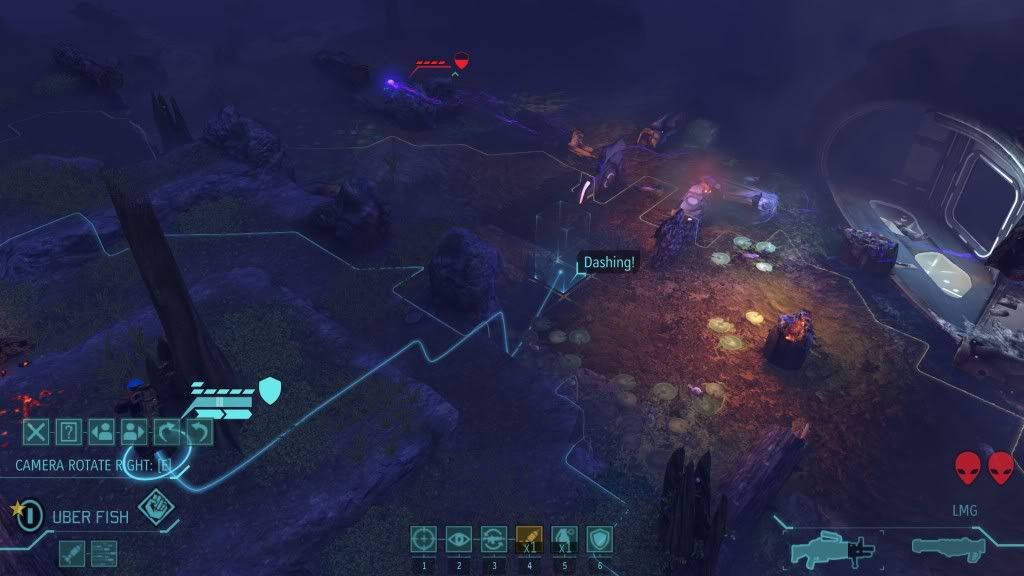Select the rocket icon under the soldier name
The width and height of the screenshot is (1024, 576).
(x=71, y=552)
